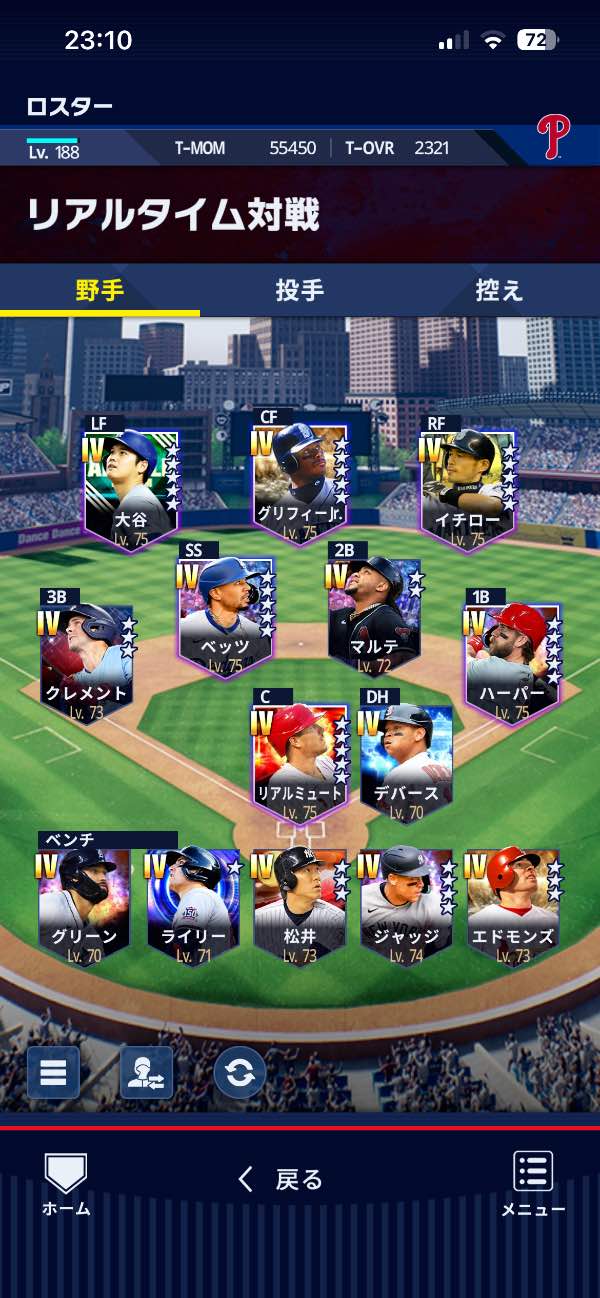Image resolution: width=600 pixels, height=1298 pixels.
Task: Select the ベッツ SS card
Action: point(226,612)
